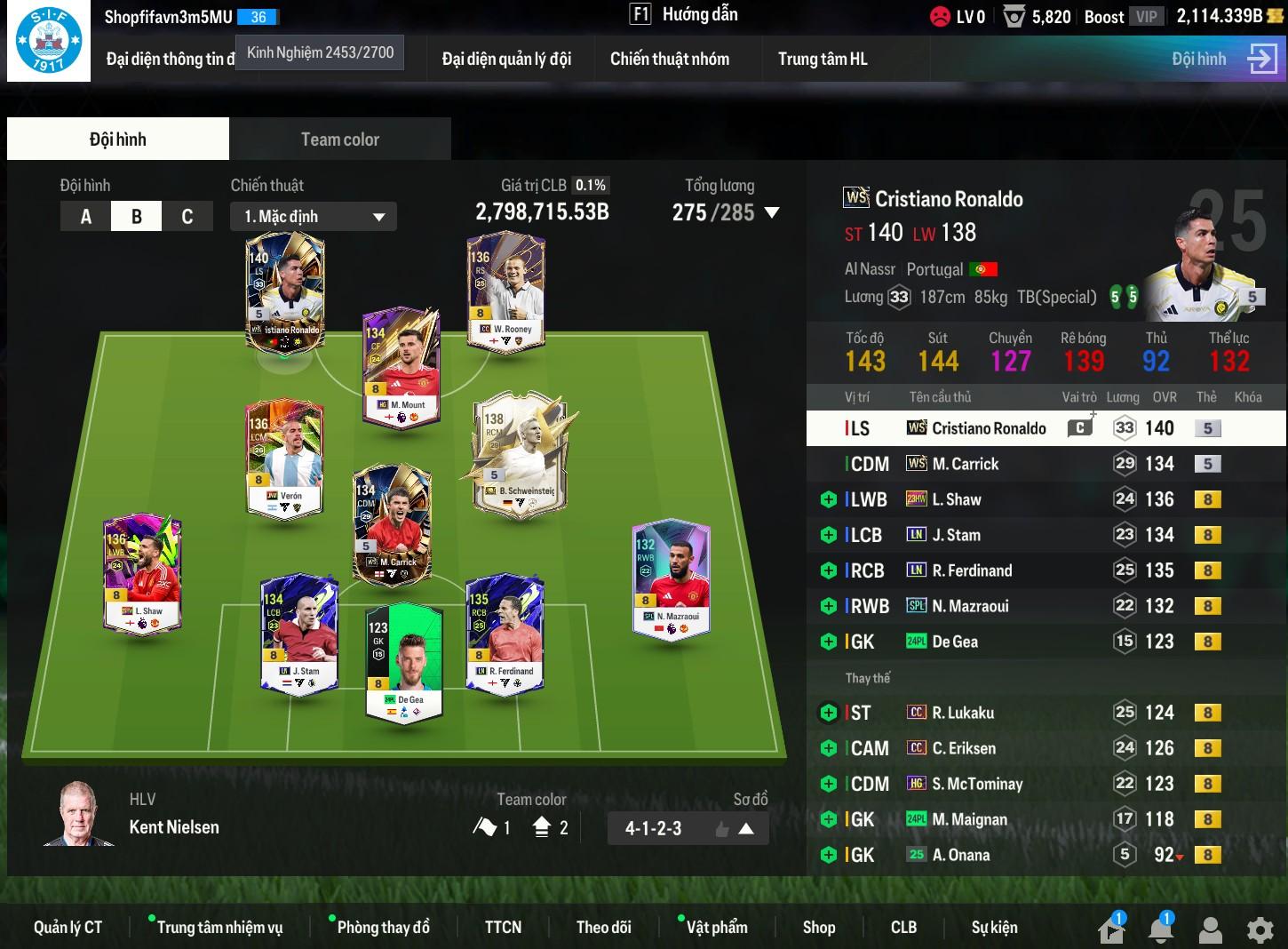Check the notification bell icon
The image size is (1288, 949).
click(x=1160, y=929)
